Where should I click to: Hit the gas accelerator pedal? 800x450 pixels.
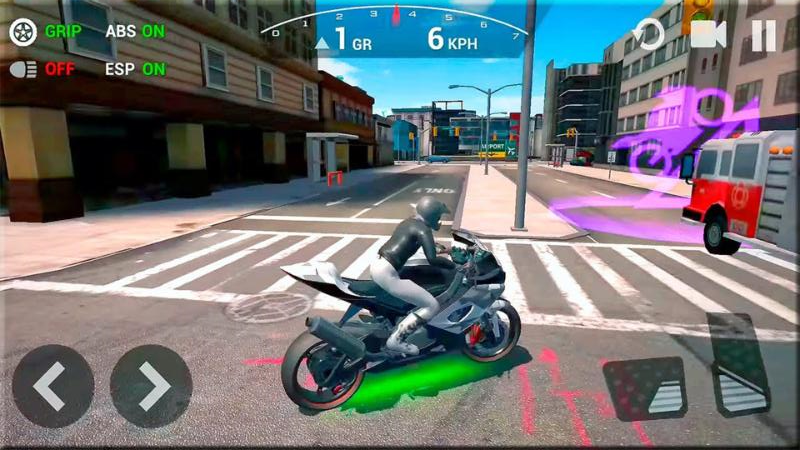pyautogui.click(x=738, y=364)
